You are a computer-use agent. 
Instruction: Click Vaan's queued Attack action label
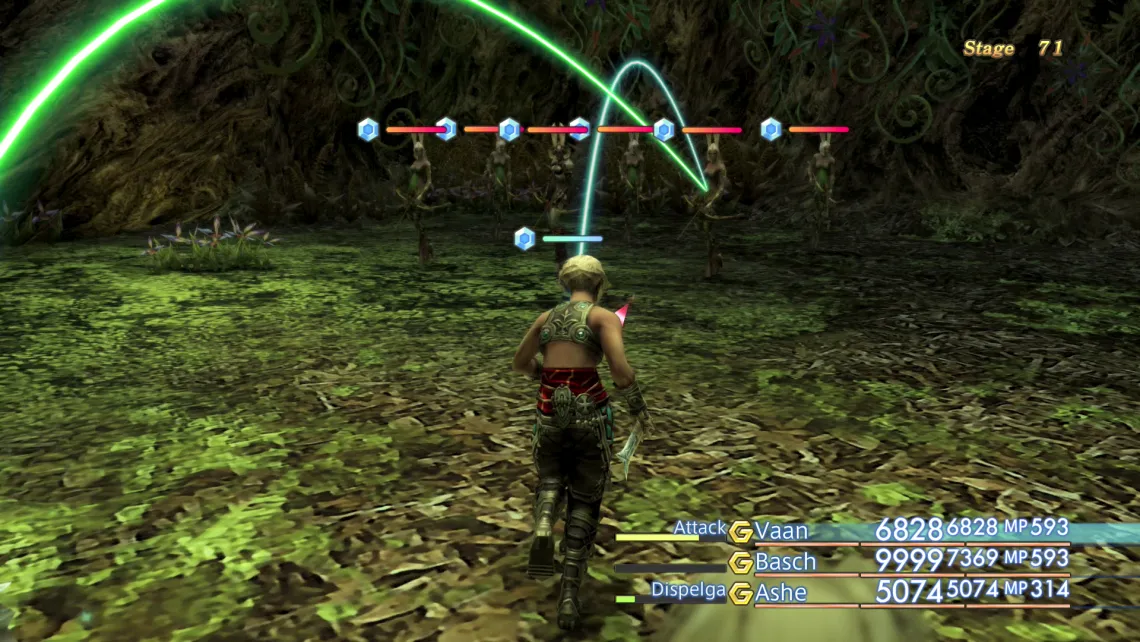click(x=699, y=527)
